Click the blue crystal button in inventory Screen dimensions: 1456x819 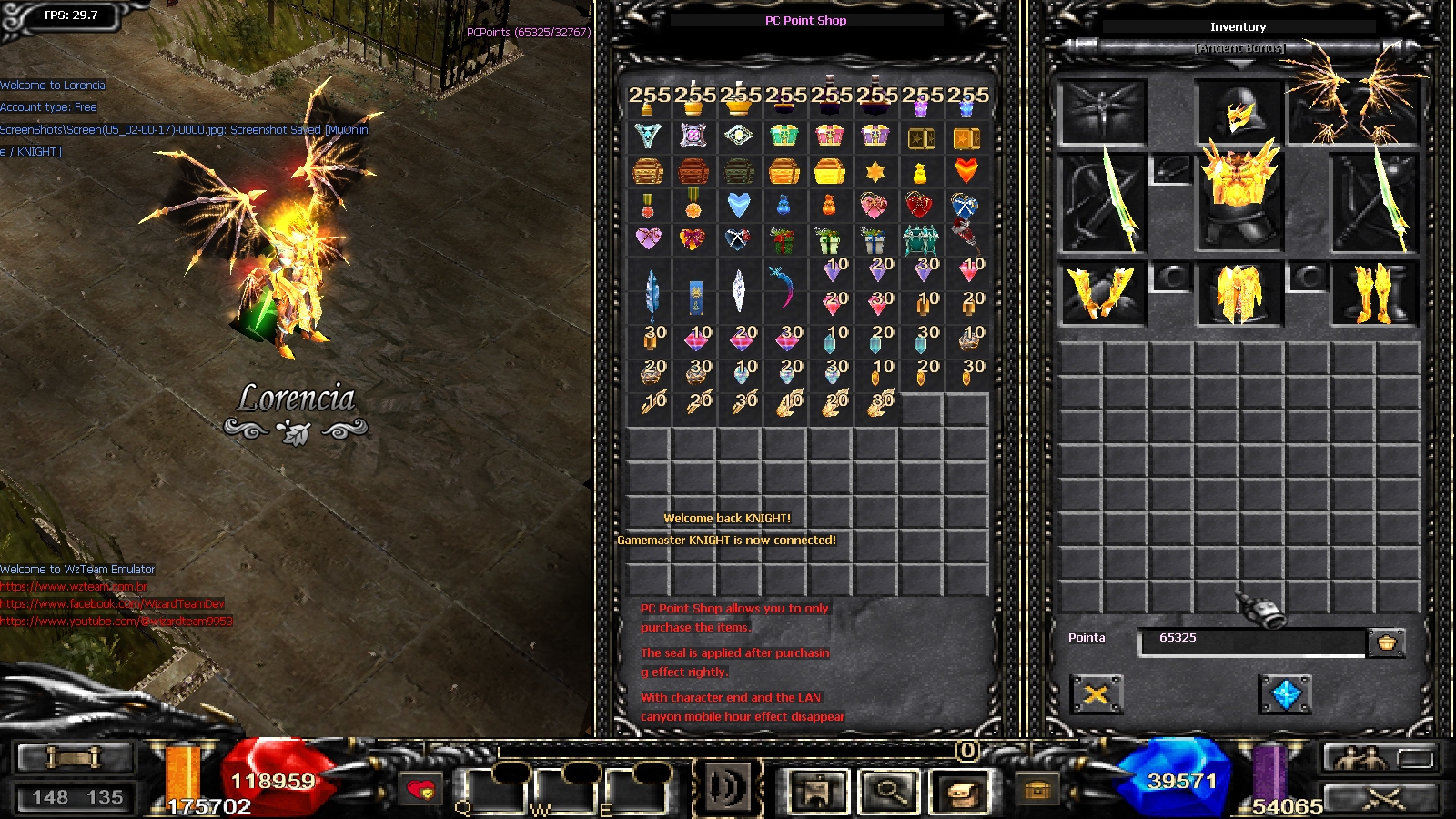1285,695
